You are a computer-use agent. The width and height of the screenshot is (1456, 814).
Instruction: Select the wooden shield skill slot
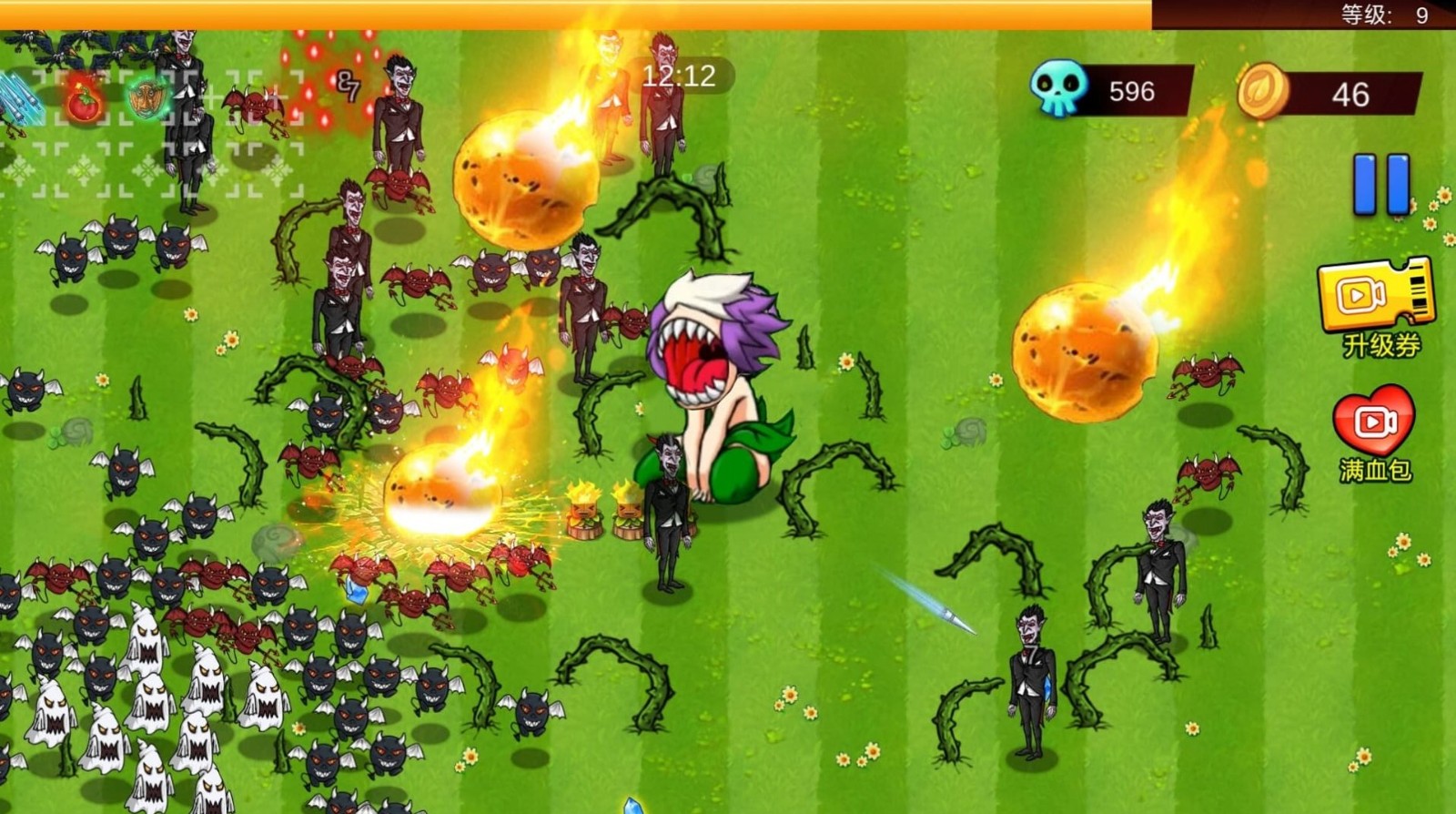[x=146, y=99]
